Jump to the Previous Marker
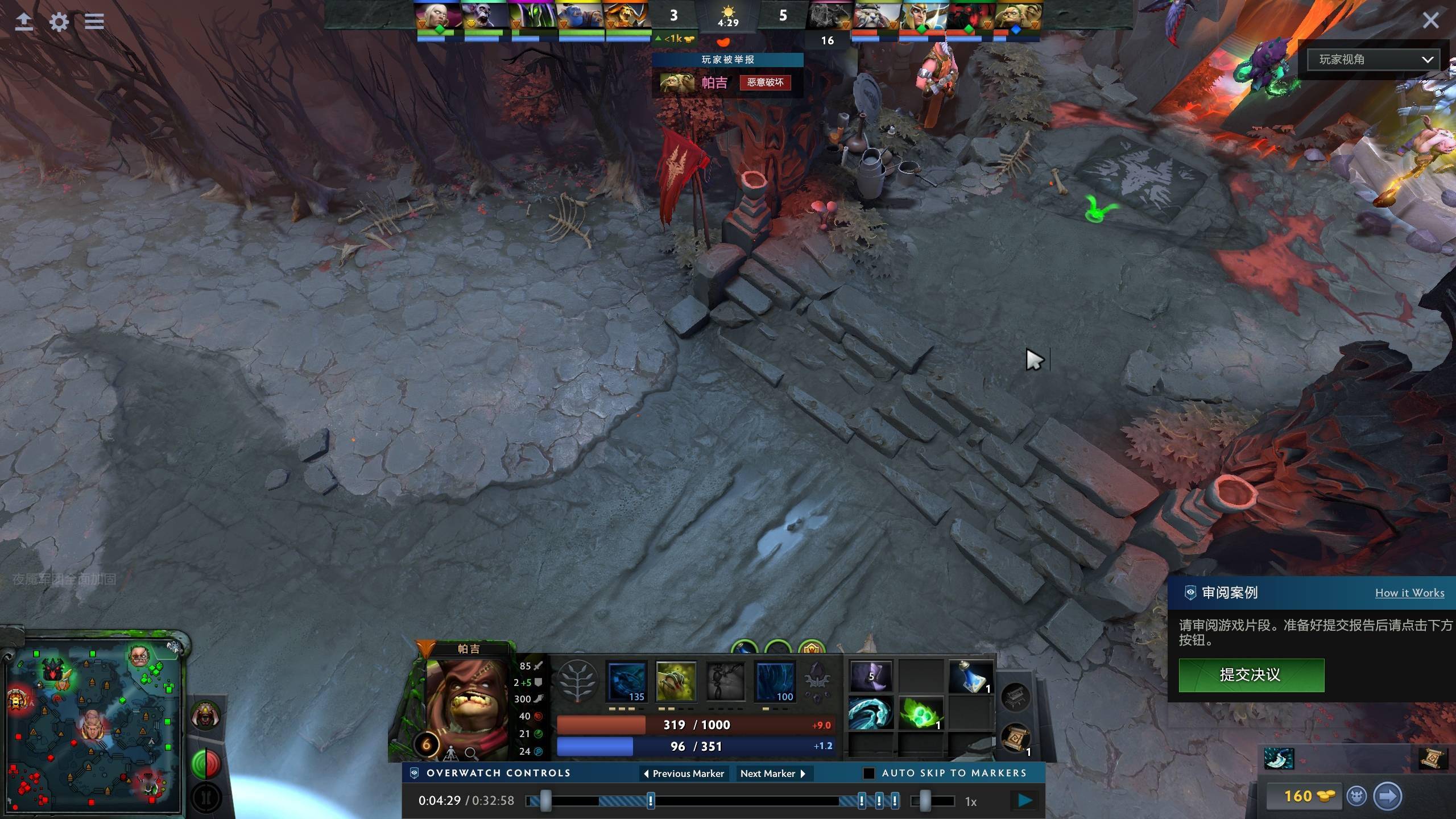Viewport: 1456px width, 819px height. [x=683, y=773]
